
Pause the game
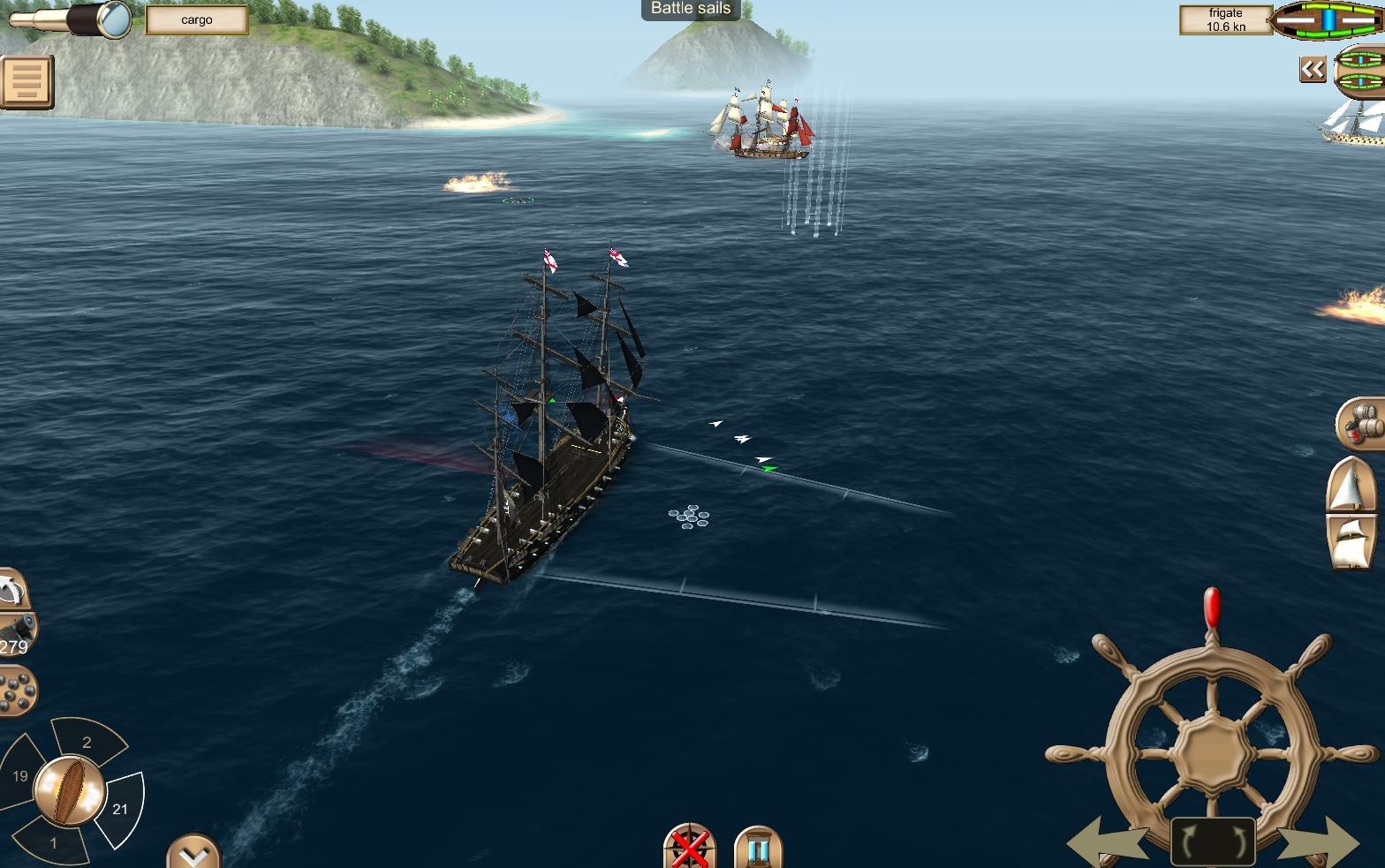pyautogui.click(x=758, y=849)
